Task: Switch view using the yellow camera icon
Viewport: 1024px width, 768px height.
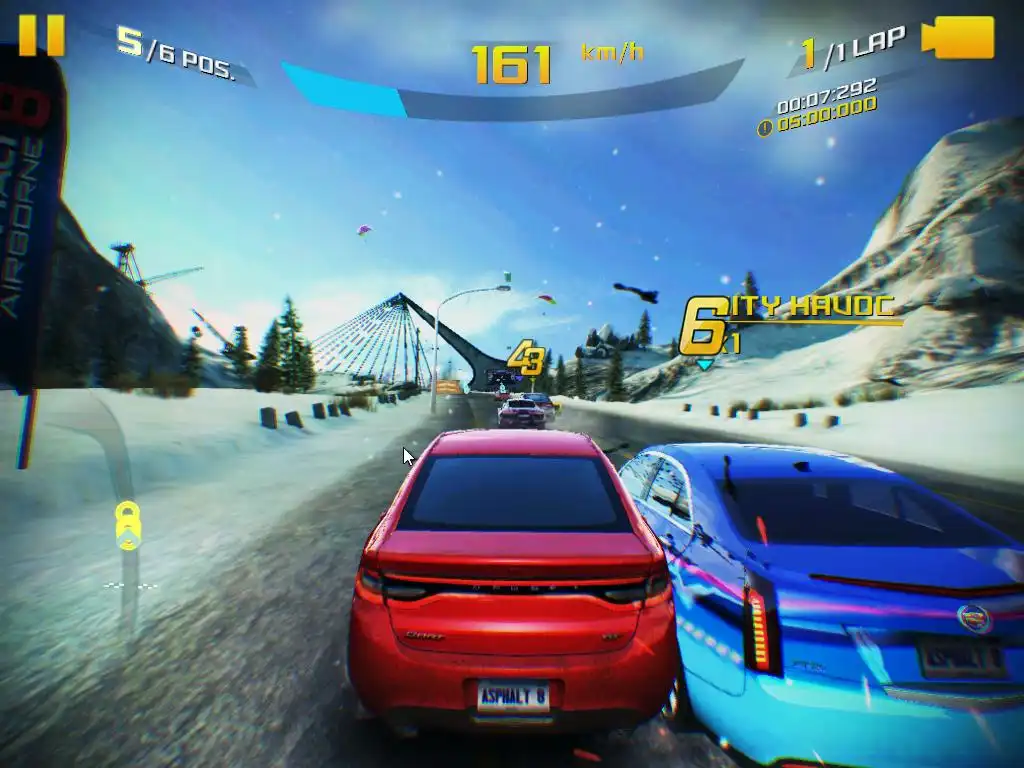Action: [x=958, y=38]
